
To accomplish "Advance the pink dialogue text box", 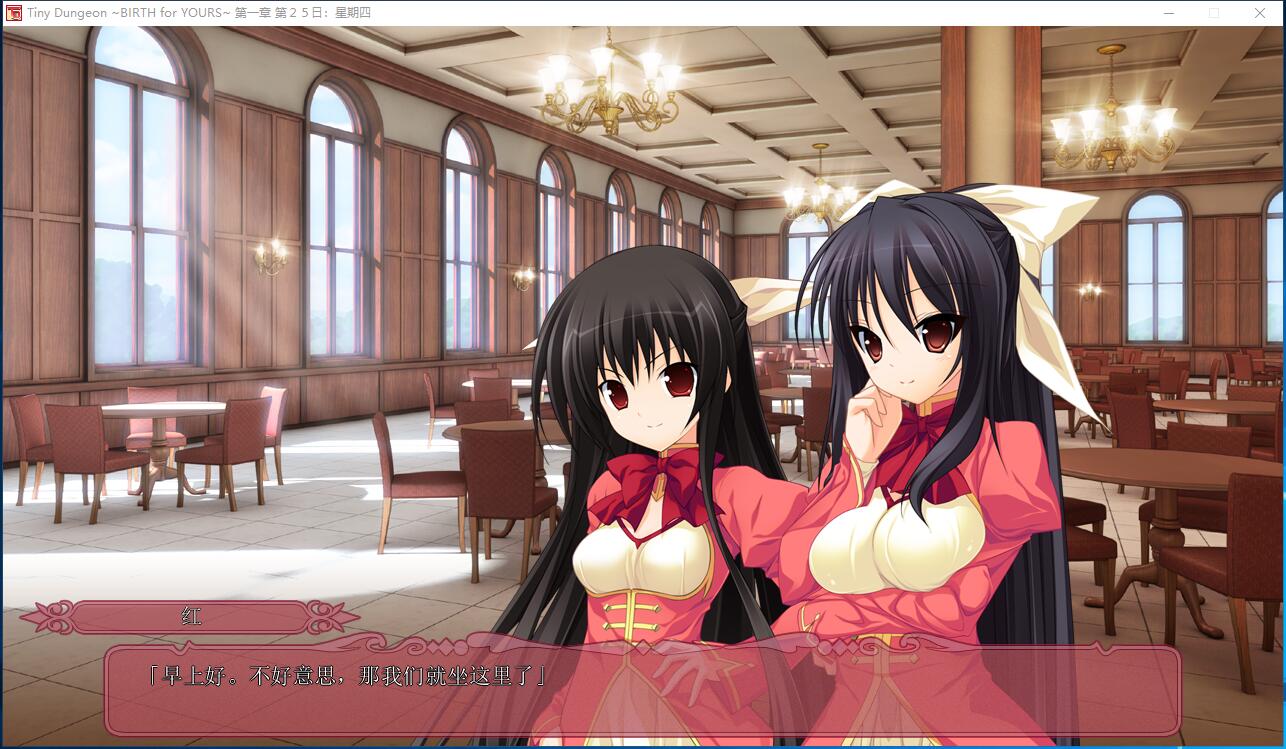I will (x=642, y=691).
